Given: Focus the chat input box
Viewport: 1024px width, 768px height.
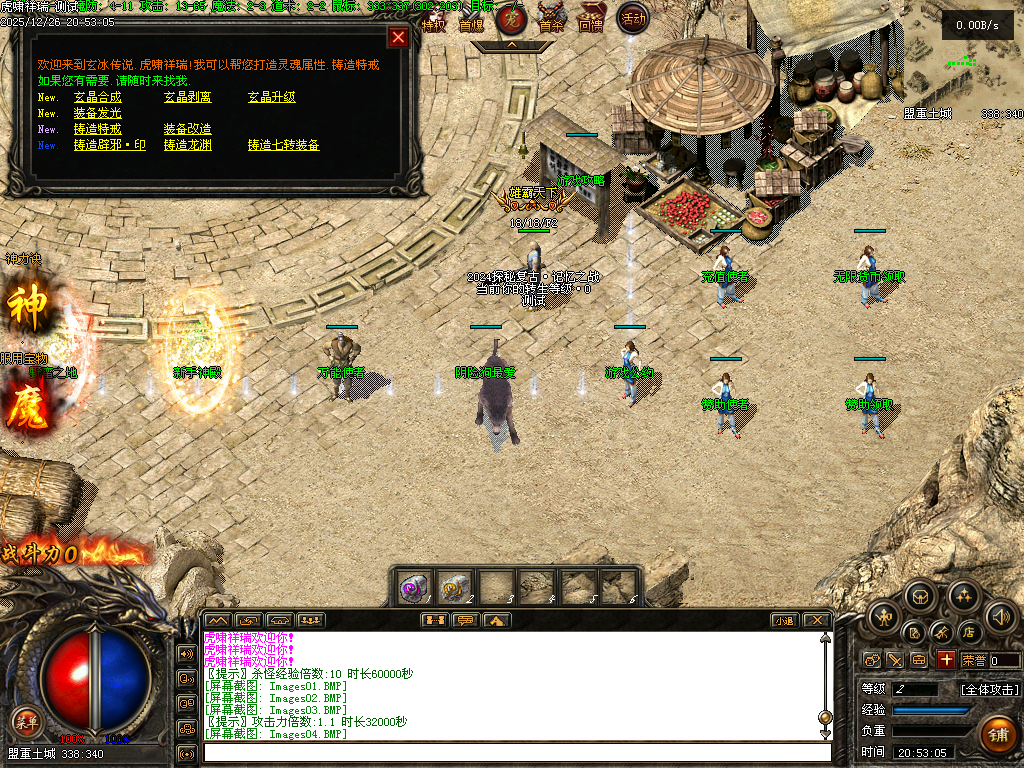Looking at the screenshot, I should pos(515,751).
